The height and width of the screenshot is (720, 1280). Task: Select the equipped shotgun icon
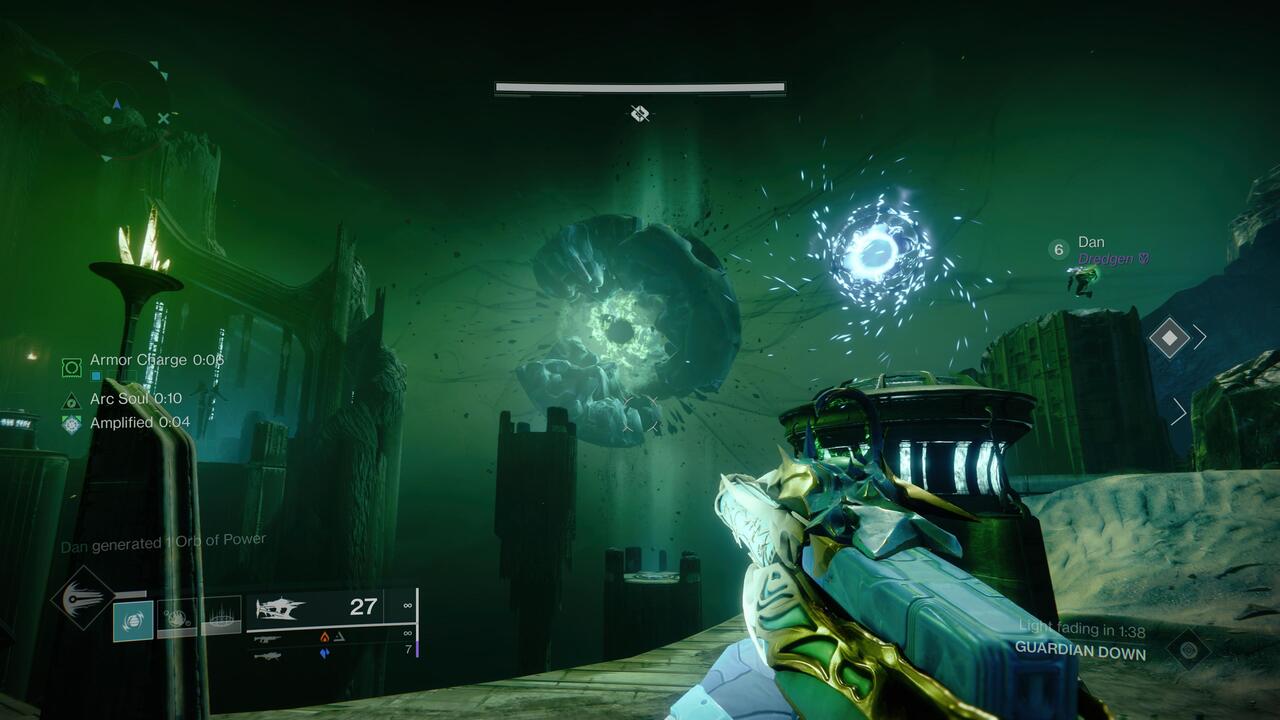coord(281,609)
